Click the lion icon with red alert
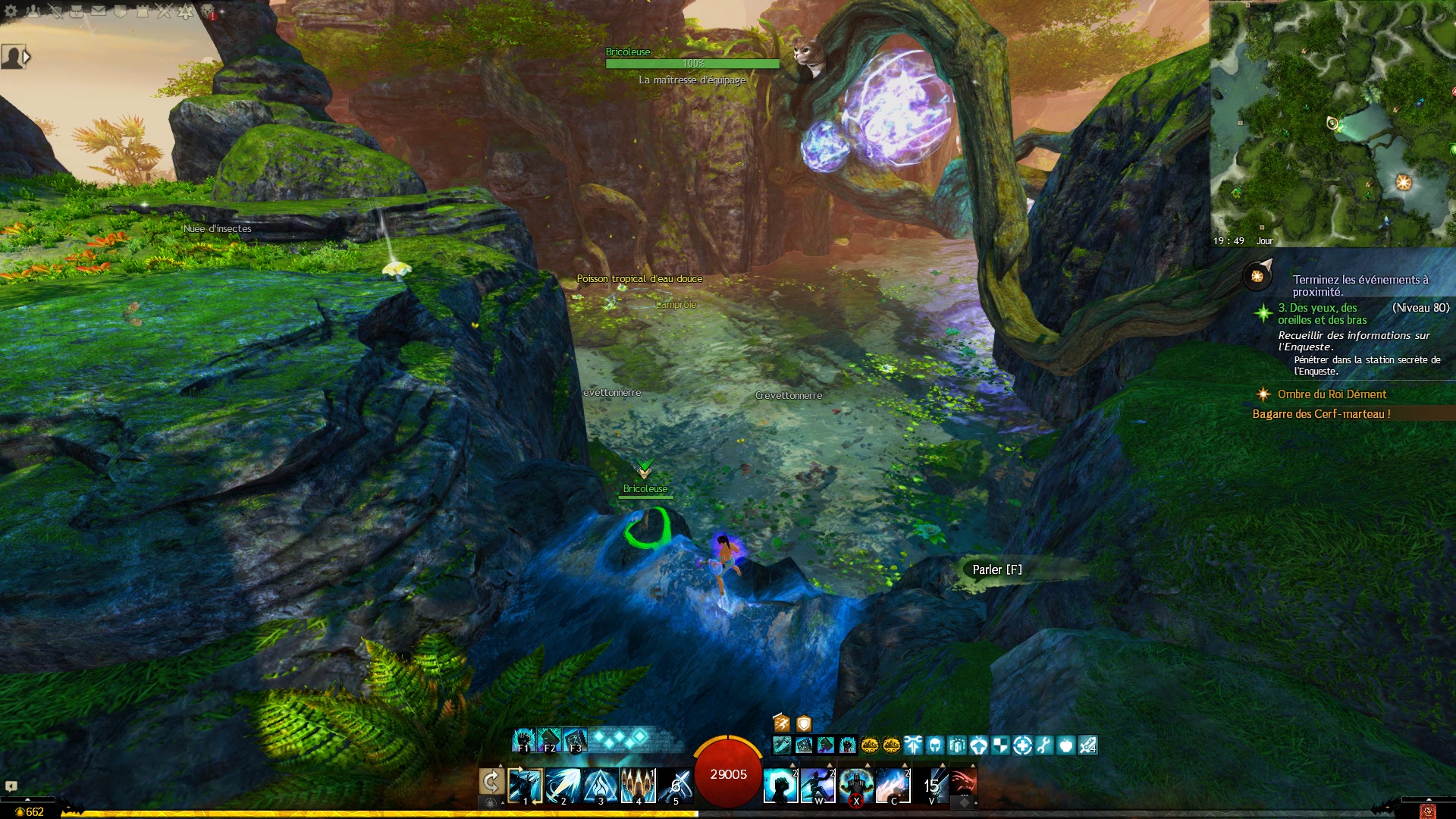Image resolution: width=1456 pixels, height=819 pixels. point(208,11)
